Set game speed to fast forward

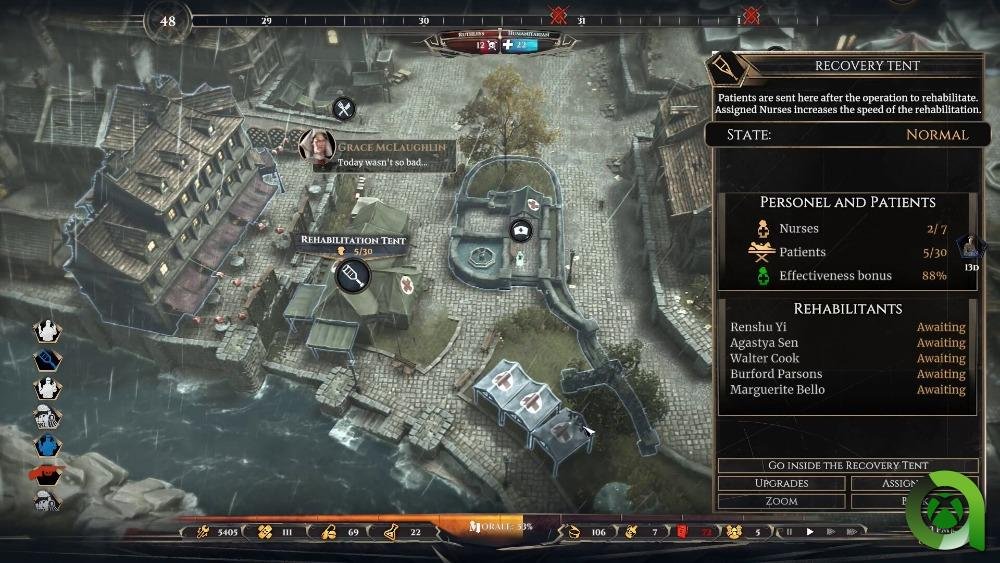[x=831, y=532]
